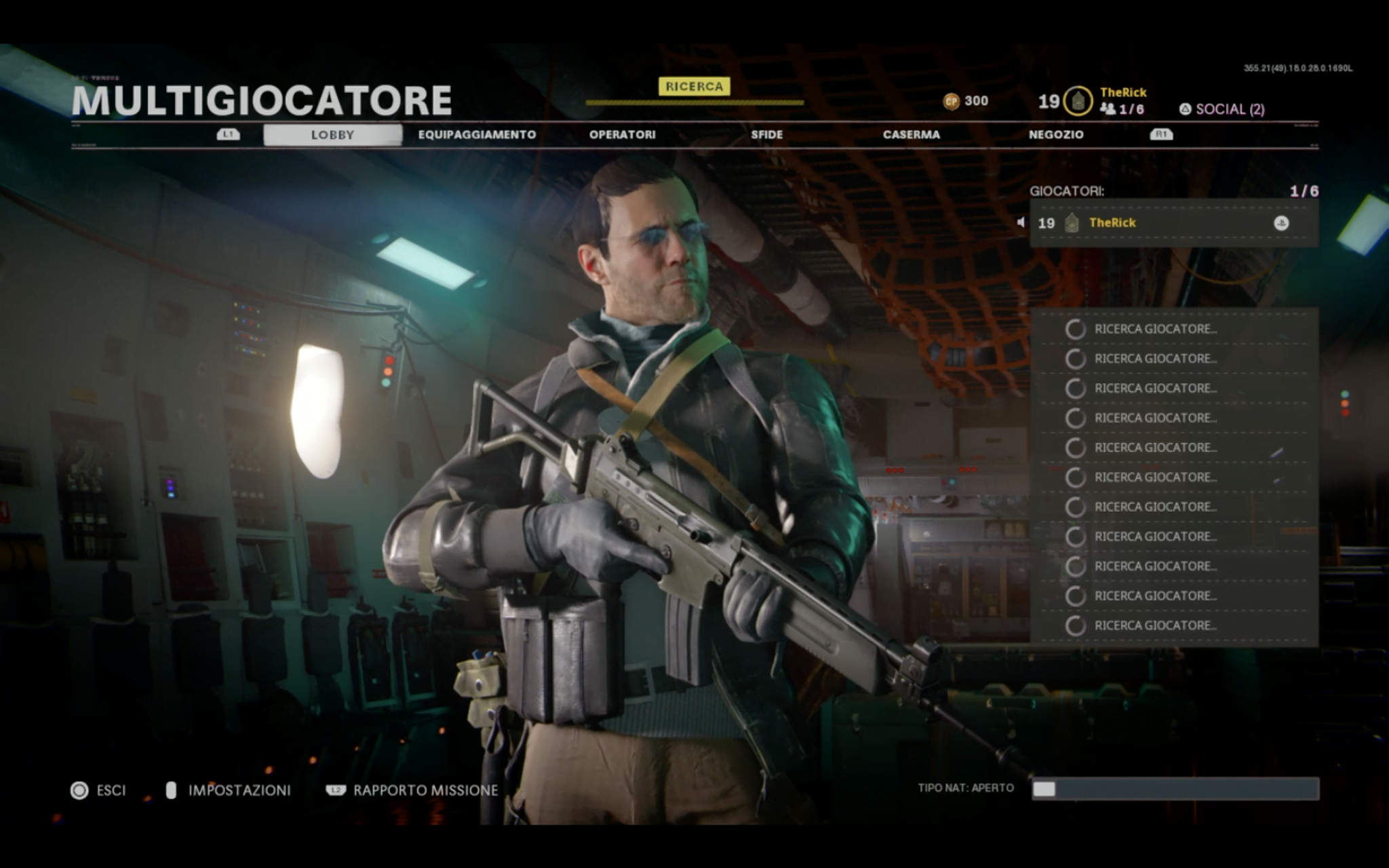Toggle TheRick's speaker mute icon
This screenshot has width=1389, height=868.
(1021, 222)
